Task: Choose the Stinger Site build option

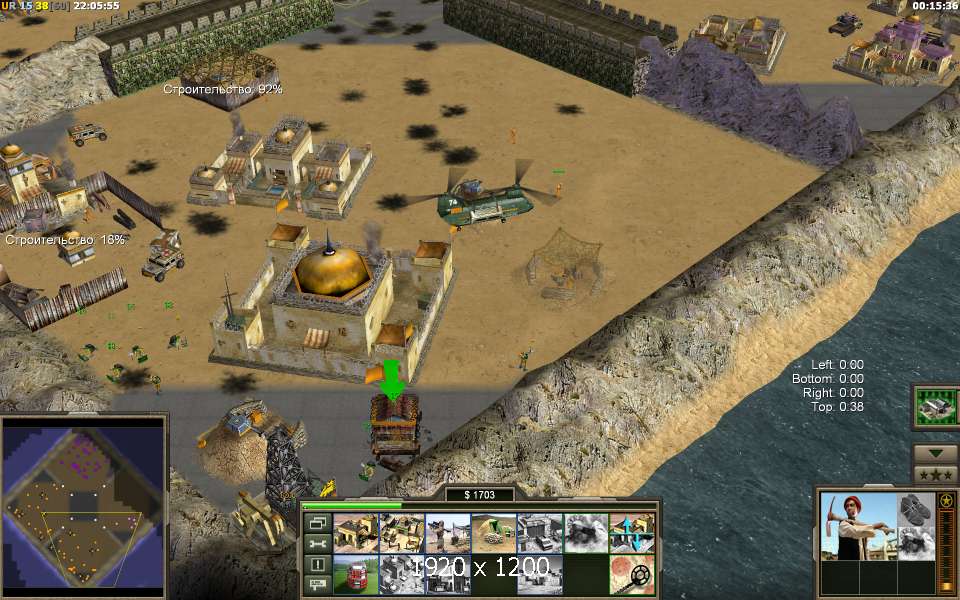Action: [447, 533]
